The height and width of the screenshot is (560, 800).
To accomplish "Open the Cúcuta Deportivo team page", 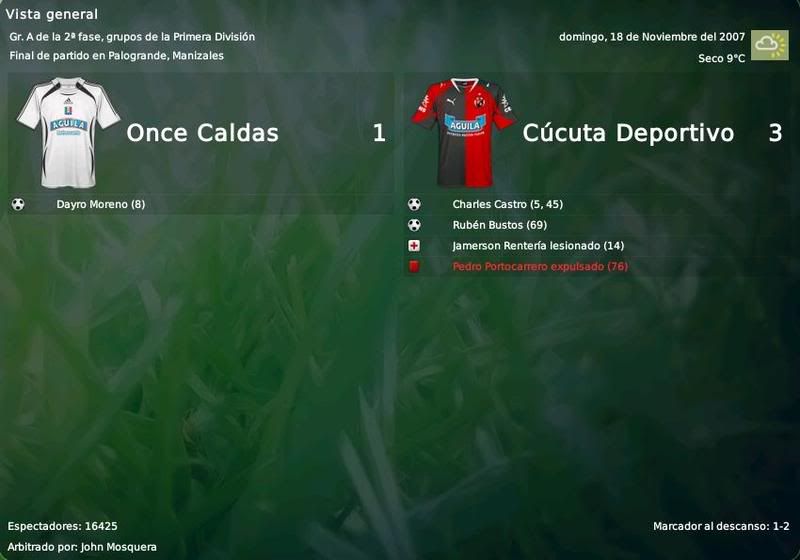I will [628, 133].
